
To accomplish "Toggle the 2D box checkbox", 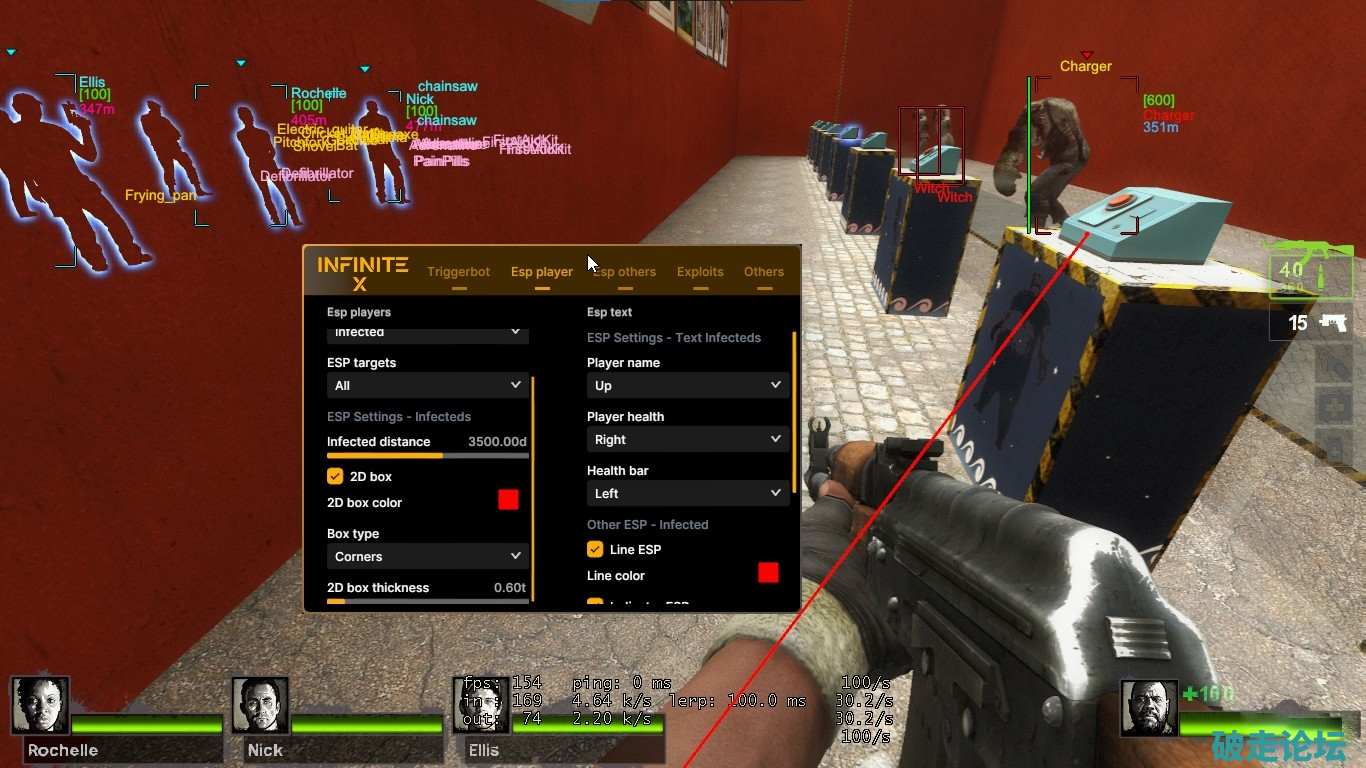I will [336, 477].
